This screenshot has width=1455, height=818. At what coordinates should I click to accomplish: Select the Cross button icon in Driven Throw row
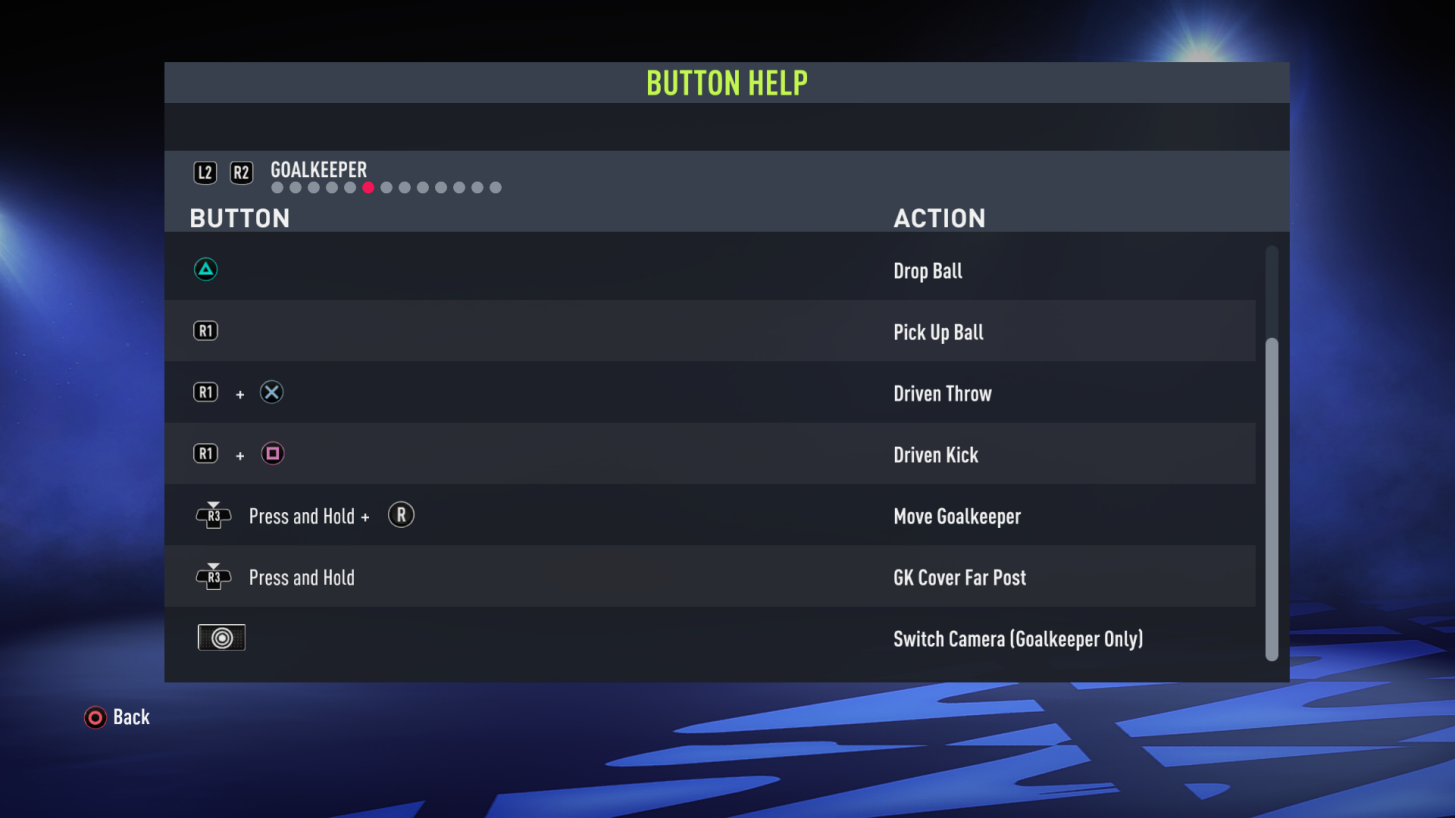(x=271, y=392)
